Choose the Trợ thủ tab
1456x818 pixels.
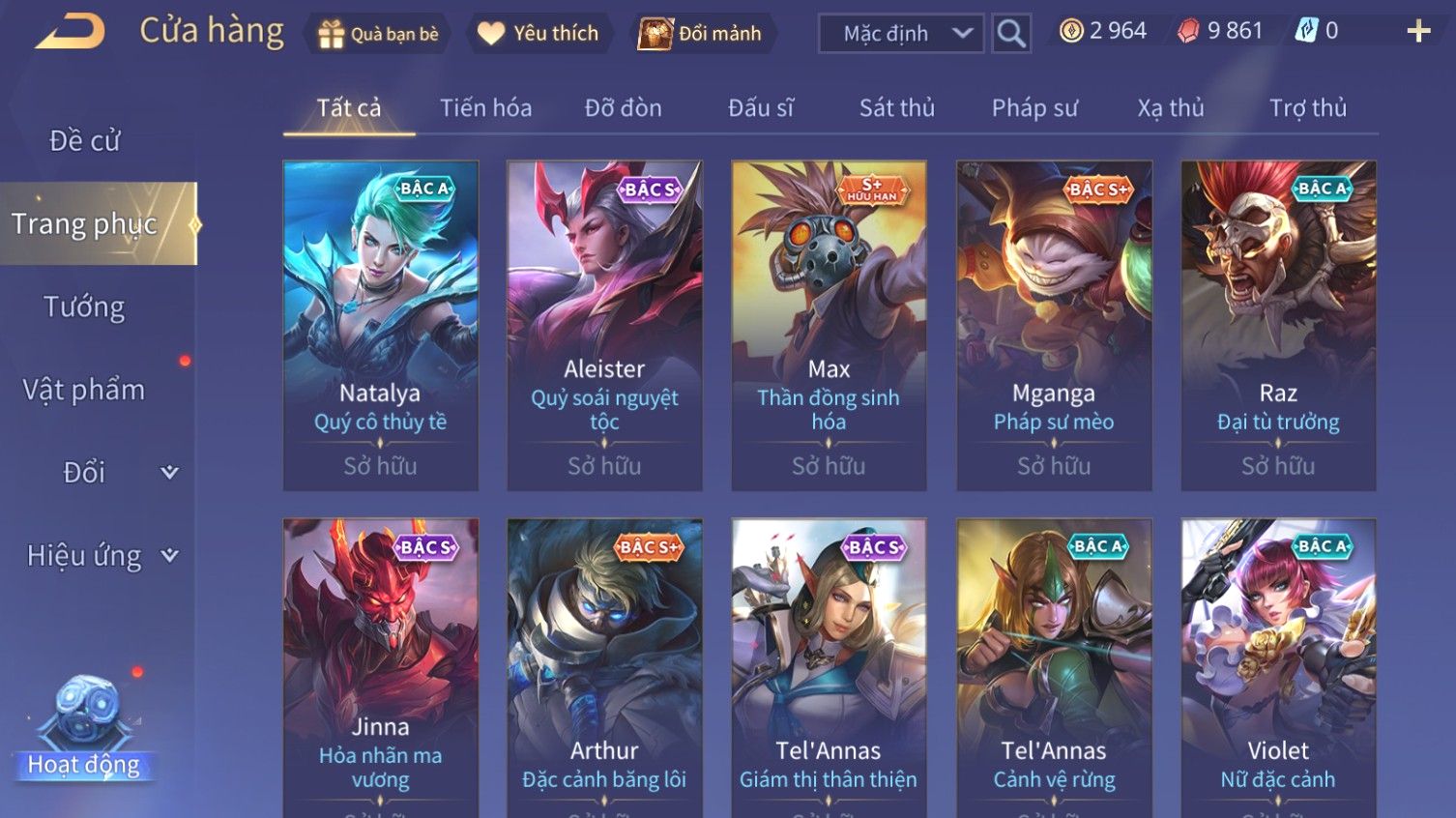(x=1307, y=107)
